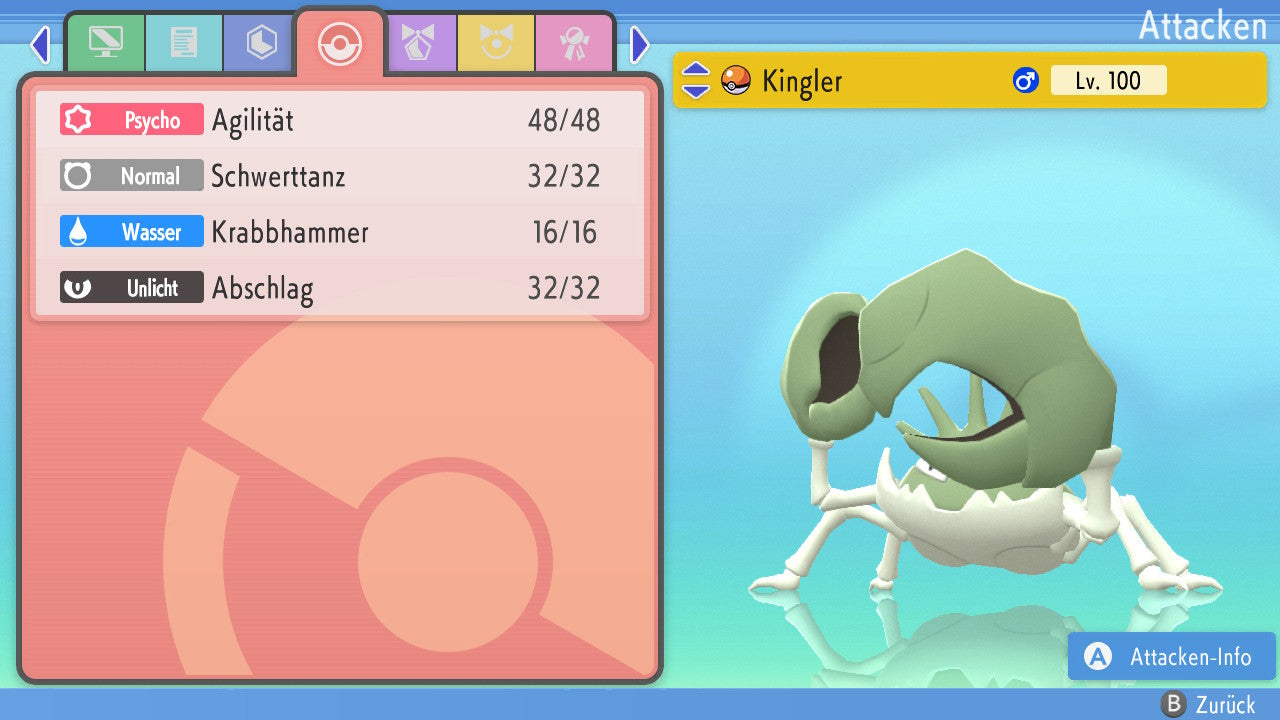Screen dimensions: 1280x720
Task: Go to next tab with right arrow
Action: [640, 44]
